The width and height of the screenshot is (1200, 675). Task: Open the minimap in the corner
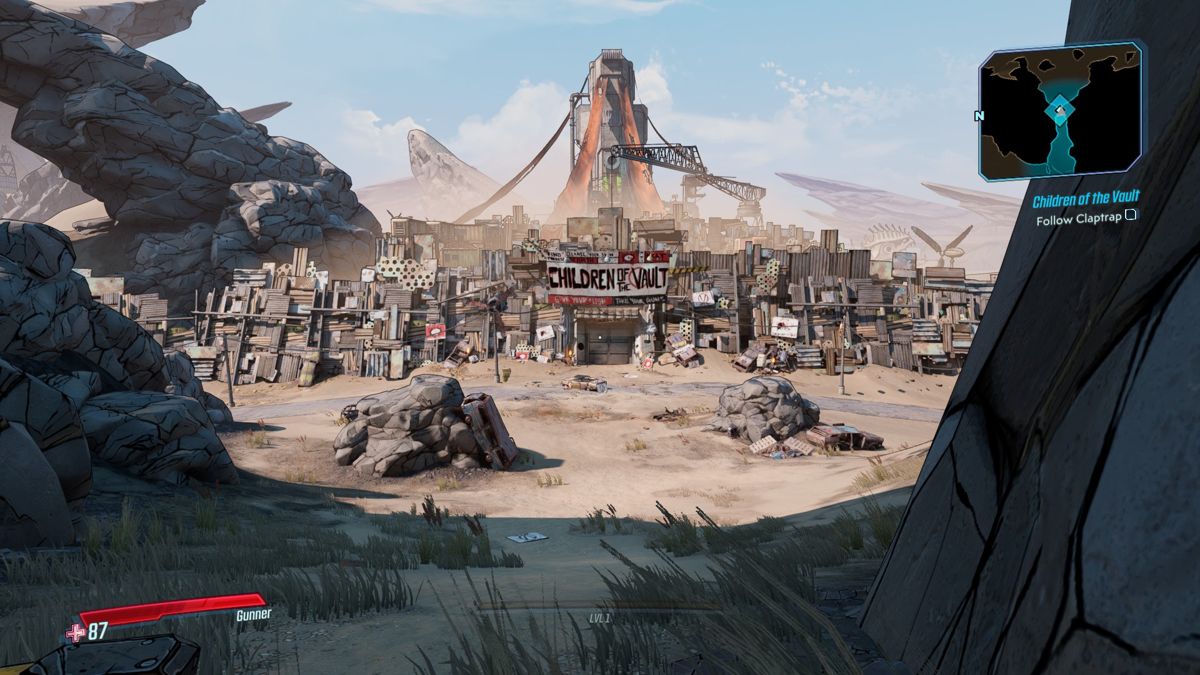click(1062, 110)
